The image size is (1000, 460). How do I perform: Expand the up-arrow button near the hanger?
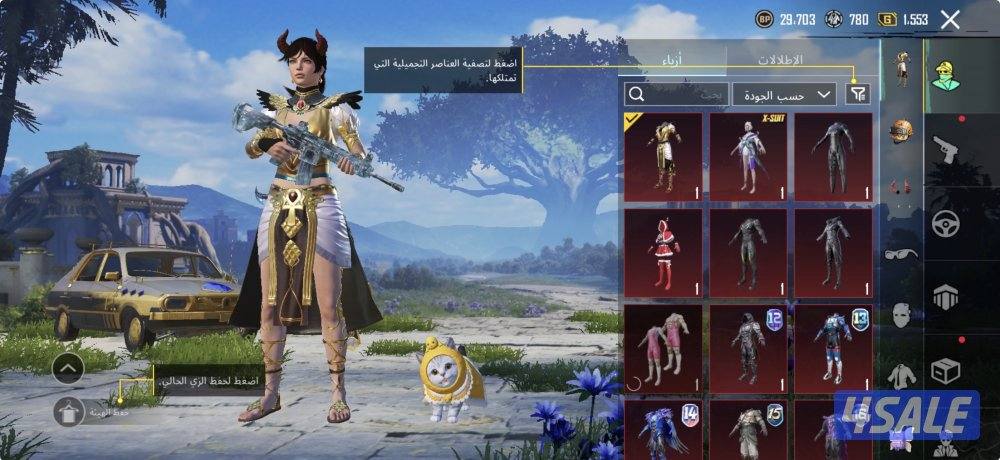68,368
